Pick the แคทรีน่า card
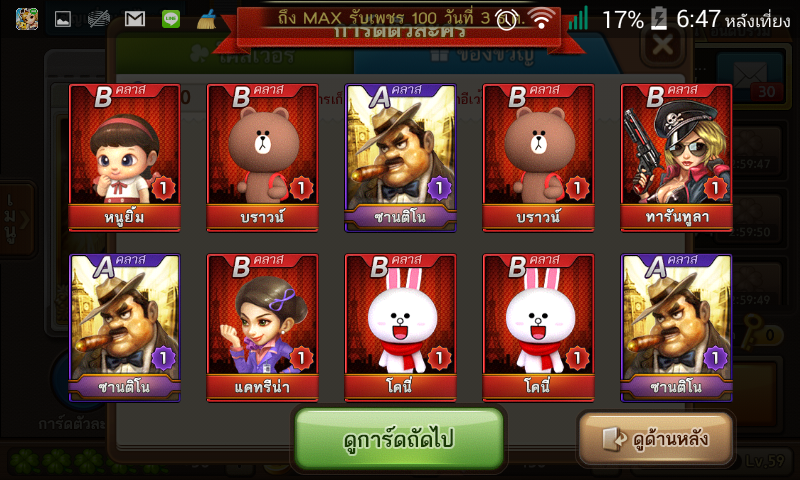This screenshot has height=480, width=800. [x=263, y=327]
